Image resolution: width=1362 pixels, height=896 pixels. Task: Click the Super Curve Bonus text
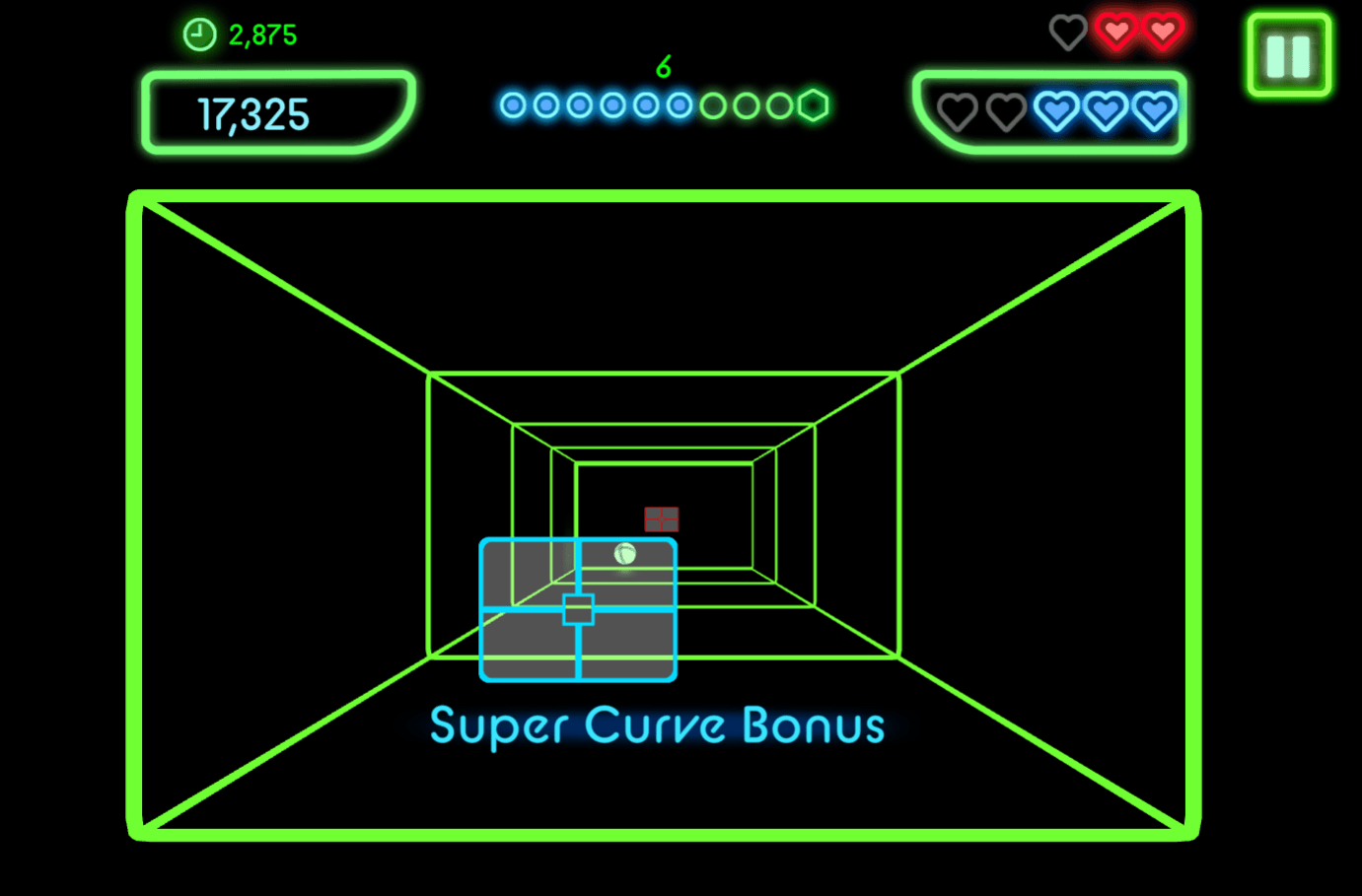coord(657,725)
